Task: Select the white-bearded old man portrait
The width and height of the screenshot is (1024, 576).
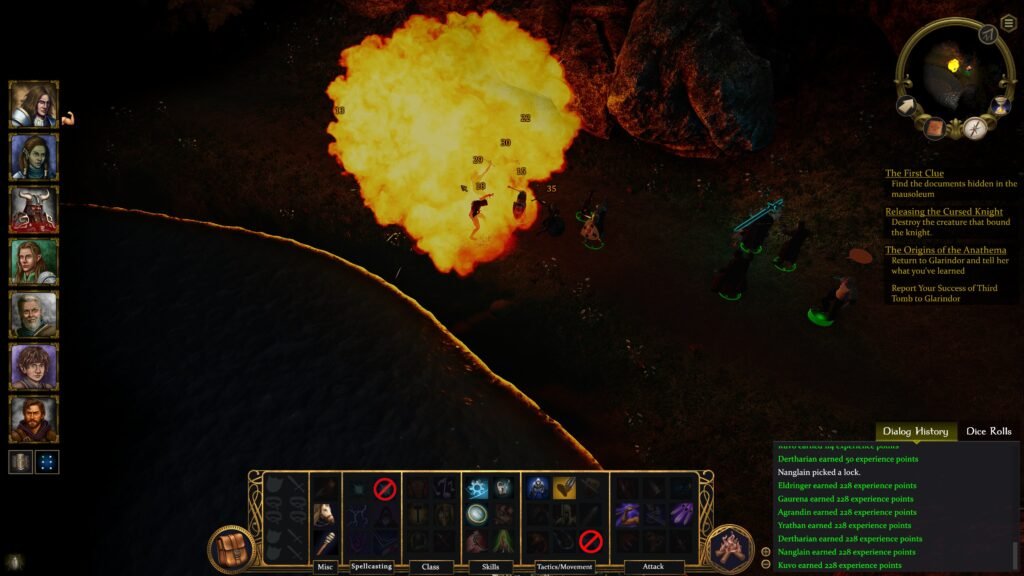Action: (34, 314)
